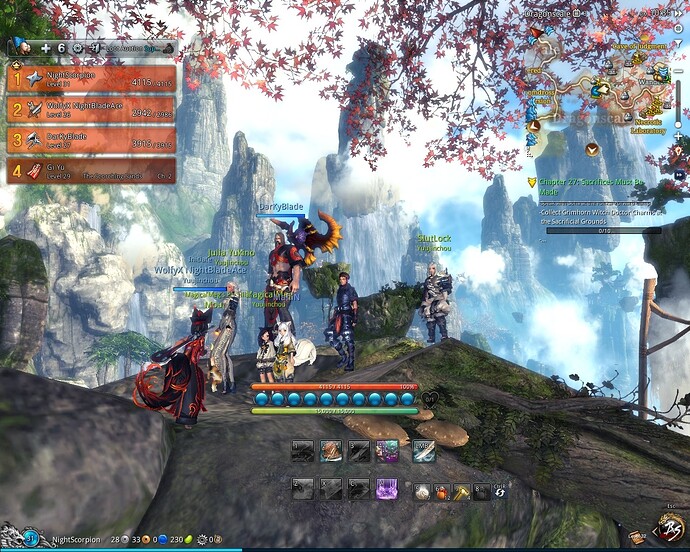Image resolution: width=690 pixels, height=552 pixels.
Task: Select NightScorpion in the party list
Action: [x=92, y=78]
